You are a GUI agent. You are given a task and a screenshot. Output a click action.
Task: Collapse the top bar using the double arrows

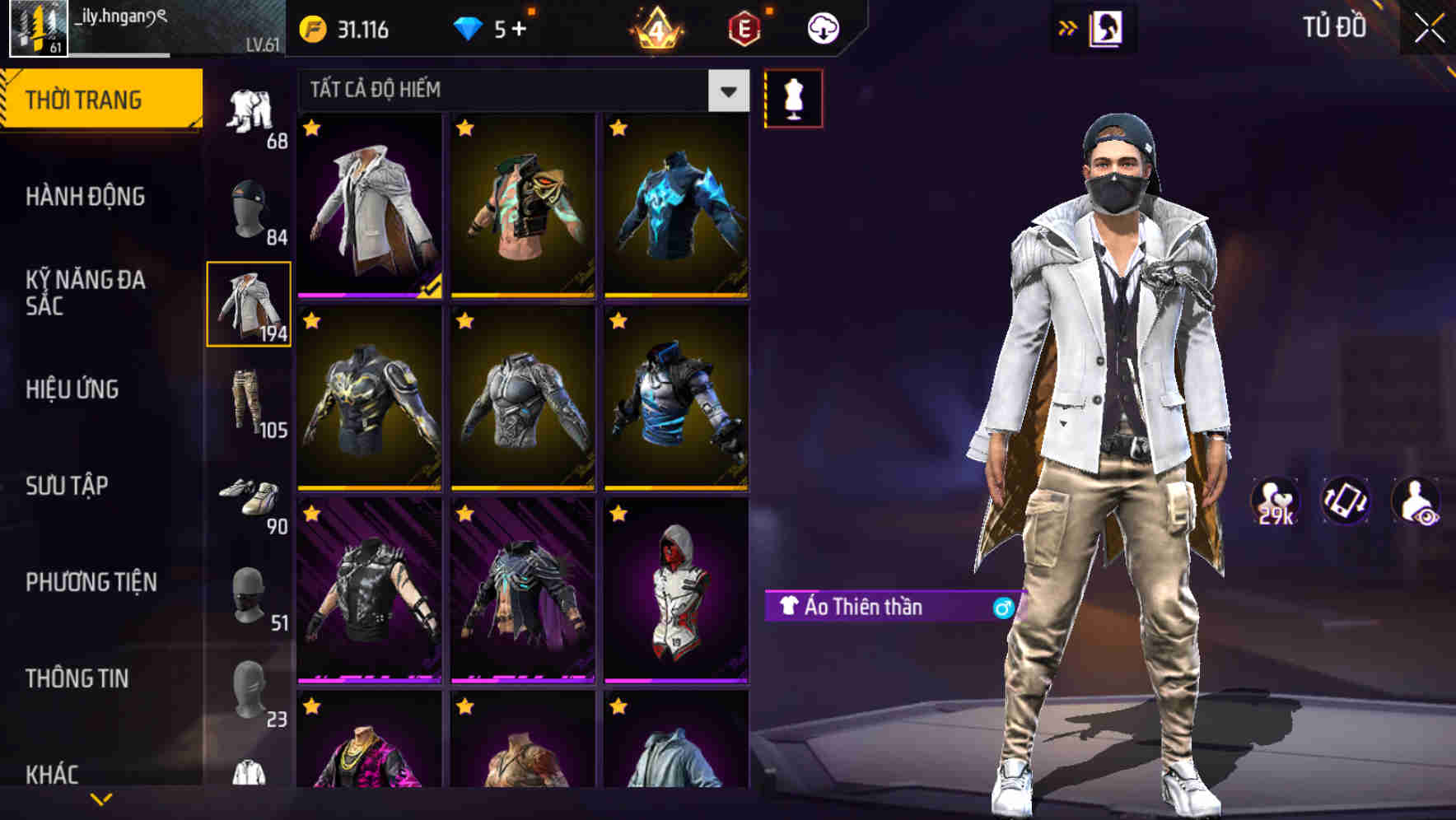point(1068,26)
